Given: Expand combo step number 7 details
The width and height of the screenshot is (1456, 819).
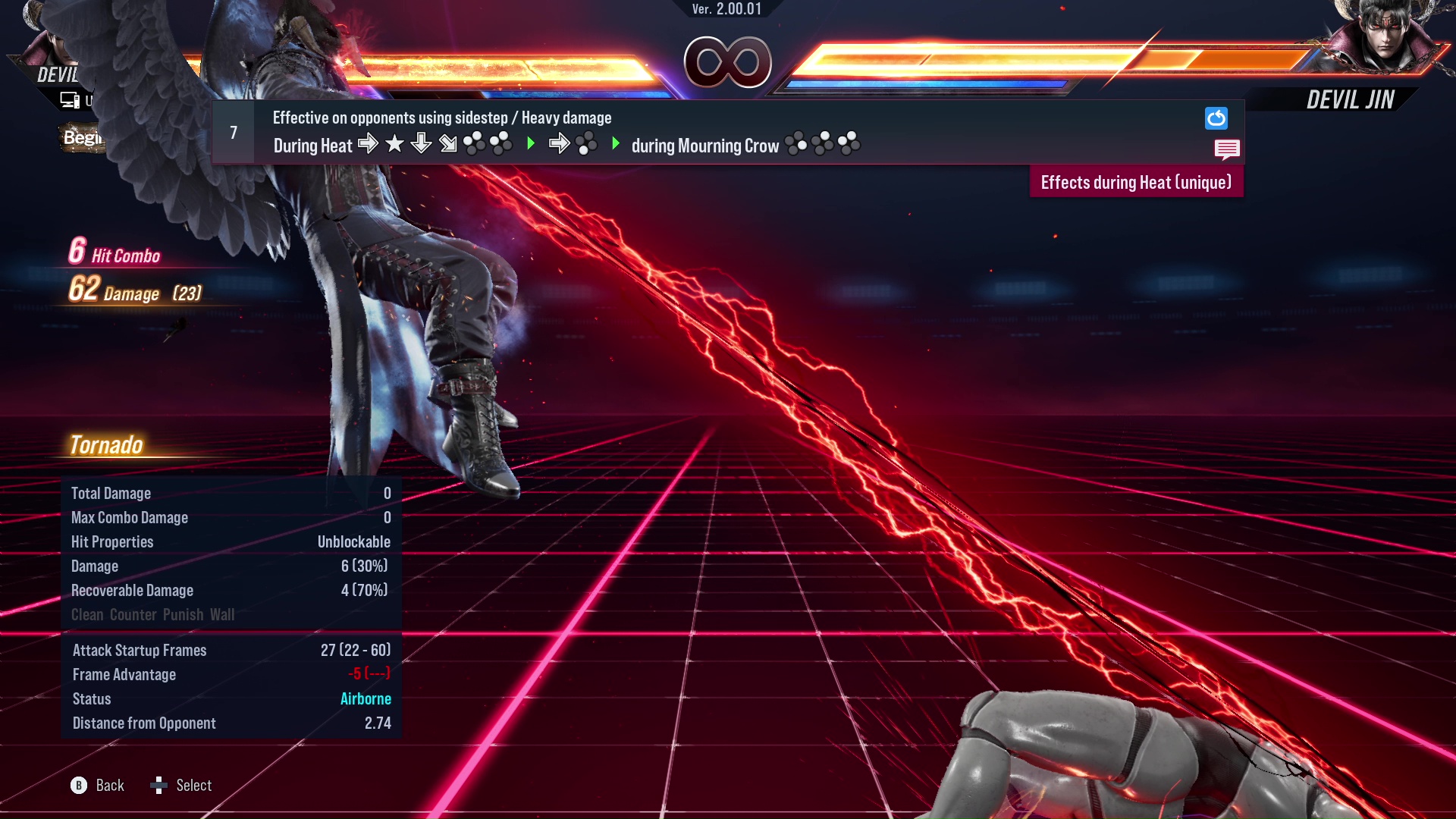Looking at the screenshot, I should pyautogui.click(x=233, y=132).
